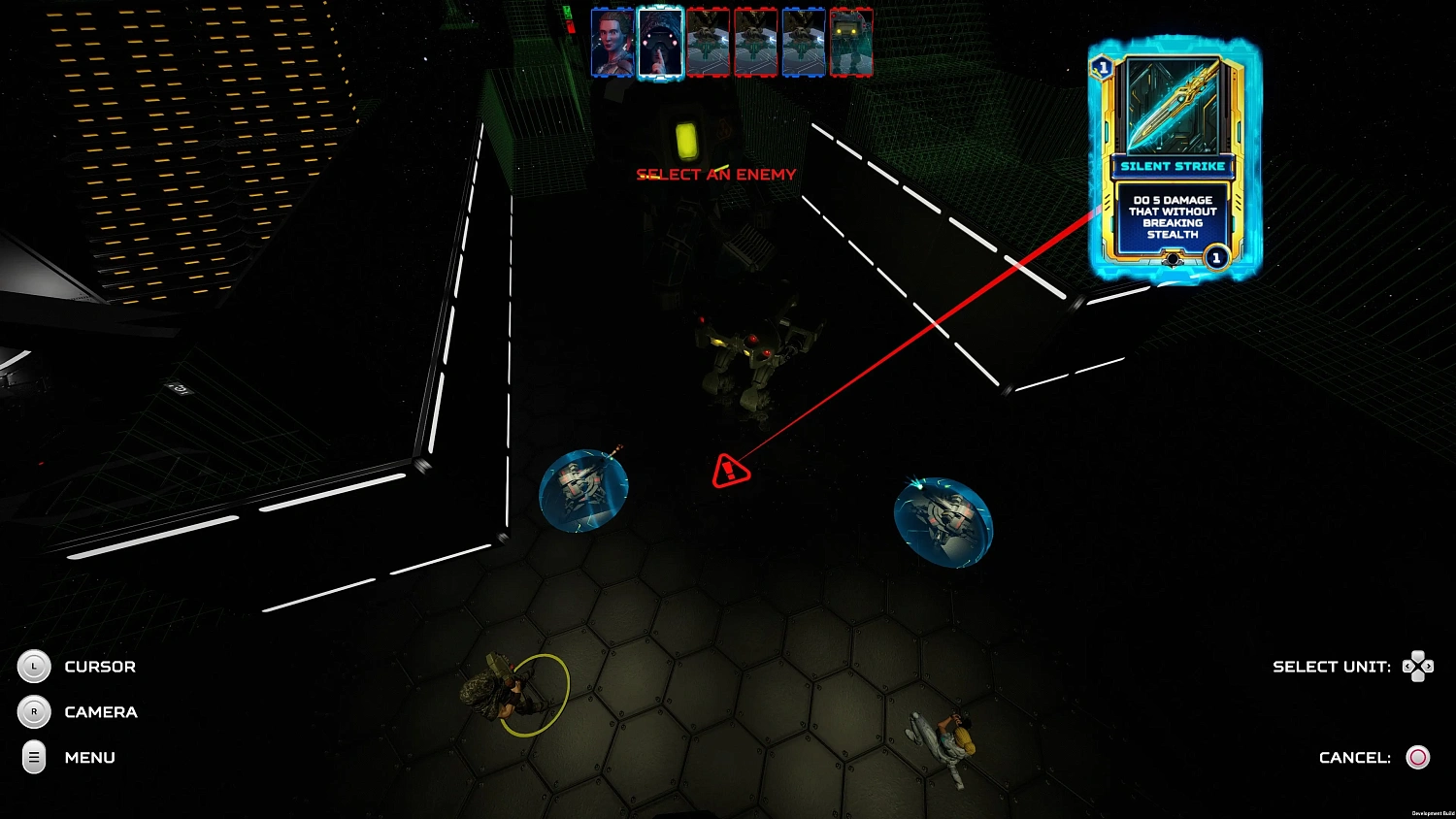The height and width of the screenshot is (819, 1456).
Task: Click the L cursor control icon
Action: coord(35,667)
